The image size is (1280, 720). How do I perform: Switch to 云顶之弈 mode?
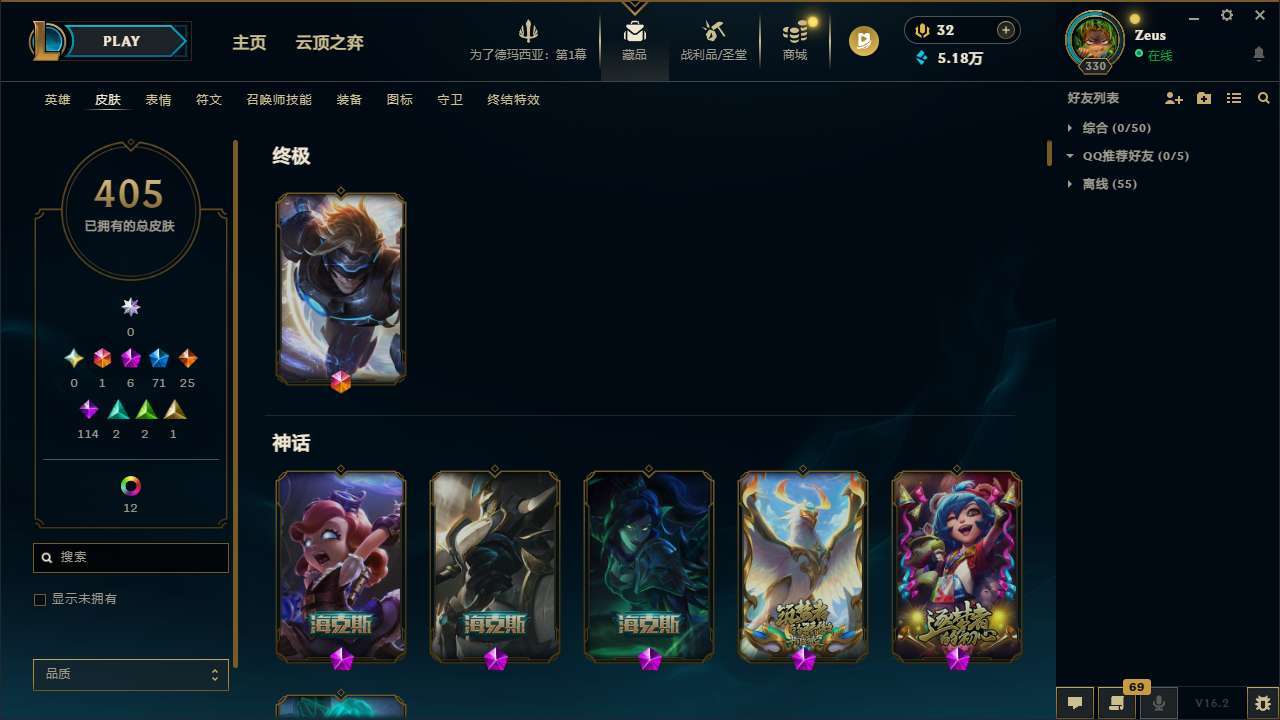click(330, 42)
